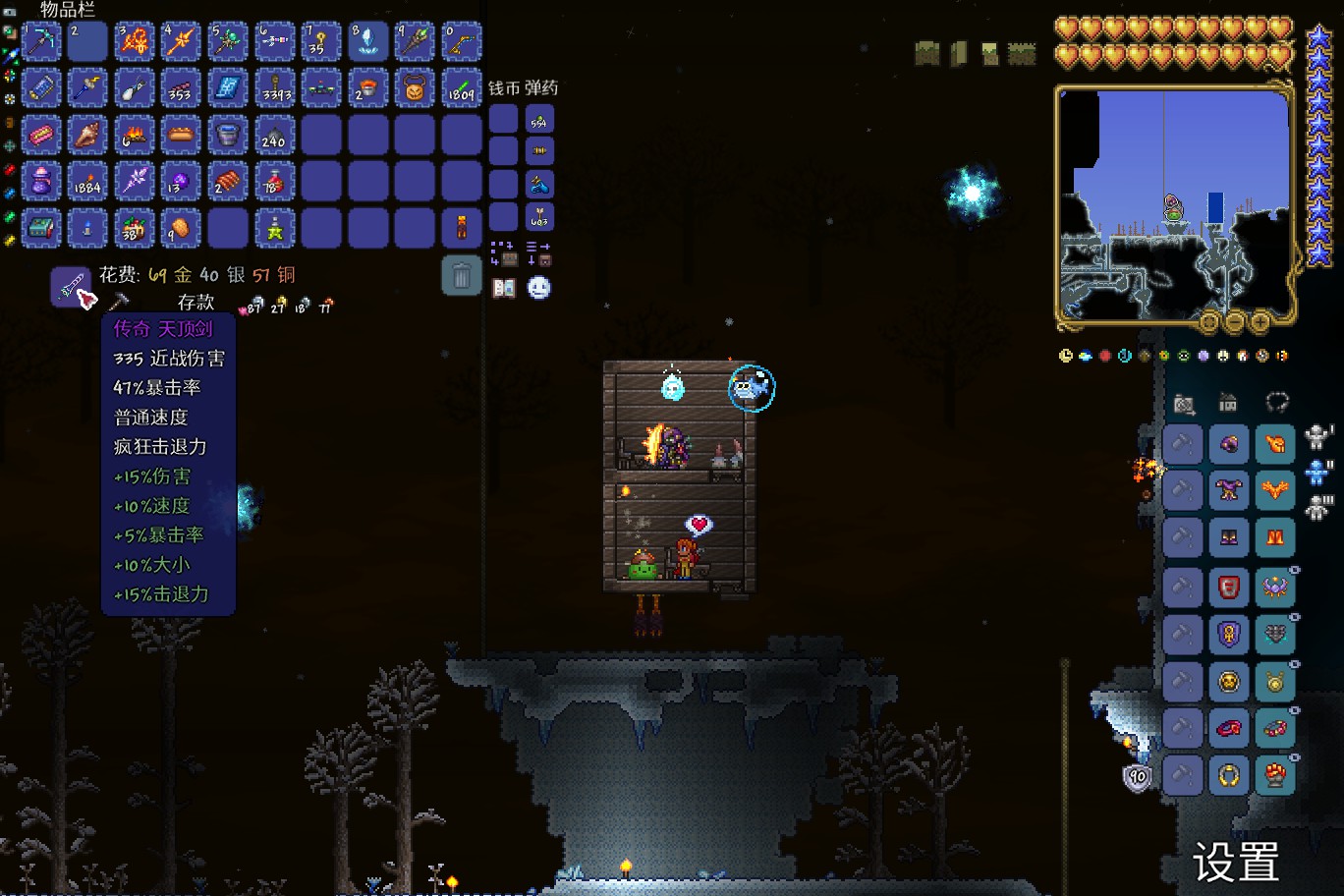Zoom in the minimap with plus button
This screenshot has height=896, width=1344.
(x=1260, y=321)
